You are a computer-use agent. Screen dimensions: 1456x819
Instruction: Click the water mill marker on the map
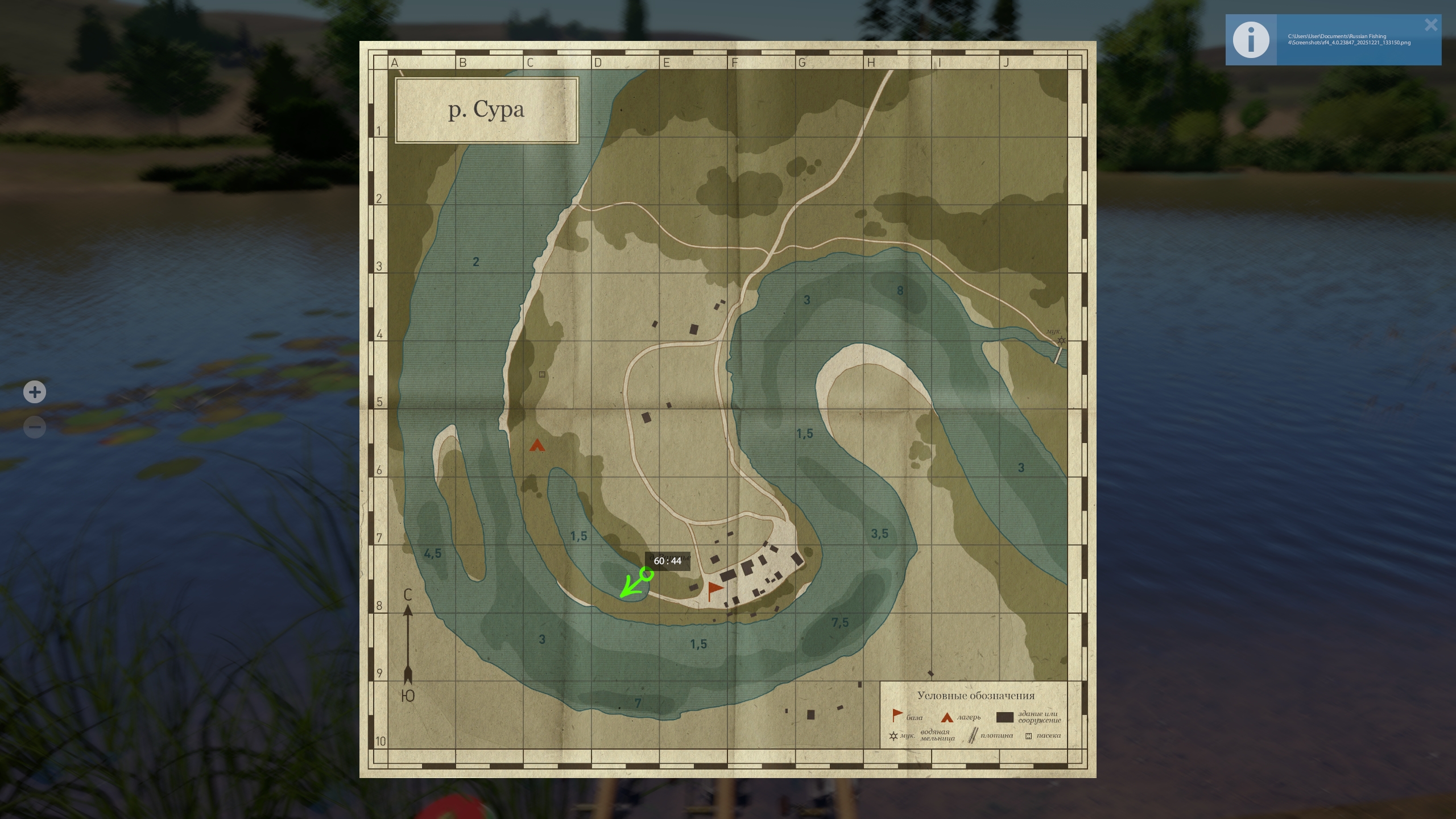click(1061, 341)
